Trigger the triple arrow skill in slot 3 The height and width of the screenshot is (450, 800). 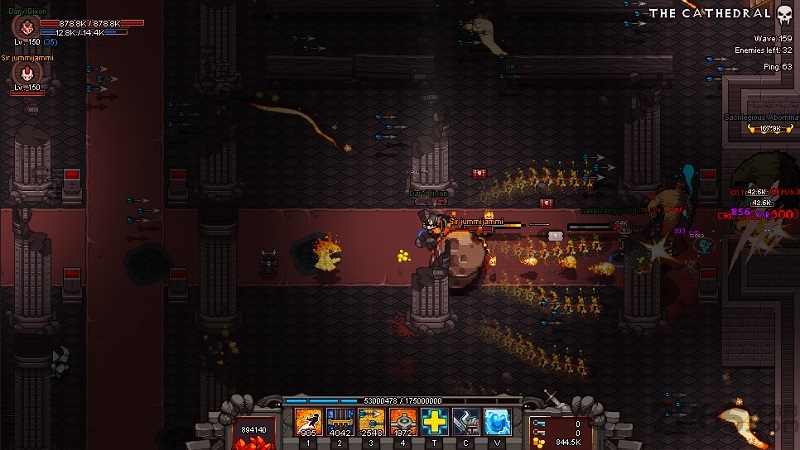click(x=371, y=422)
